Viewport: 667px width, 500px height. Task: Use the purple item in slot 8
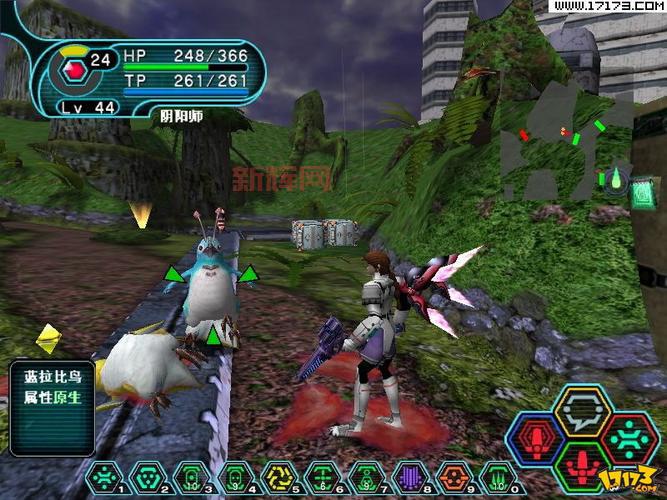click(x=407, y=477)
